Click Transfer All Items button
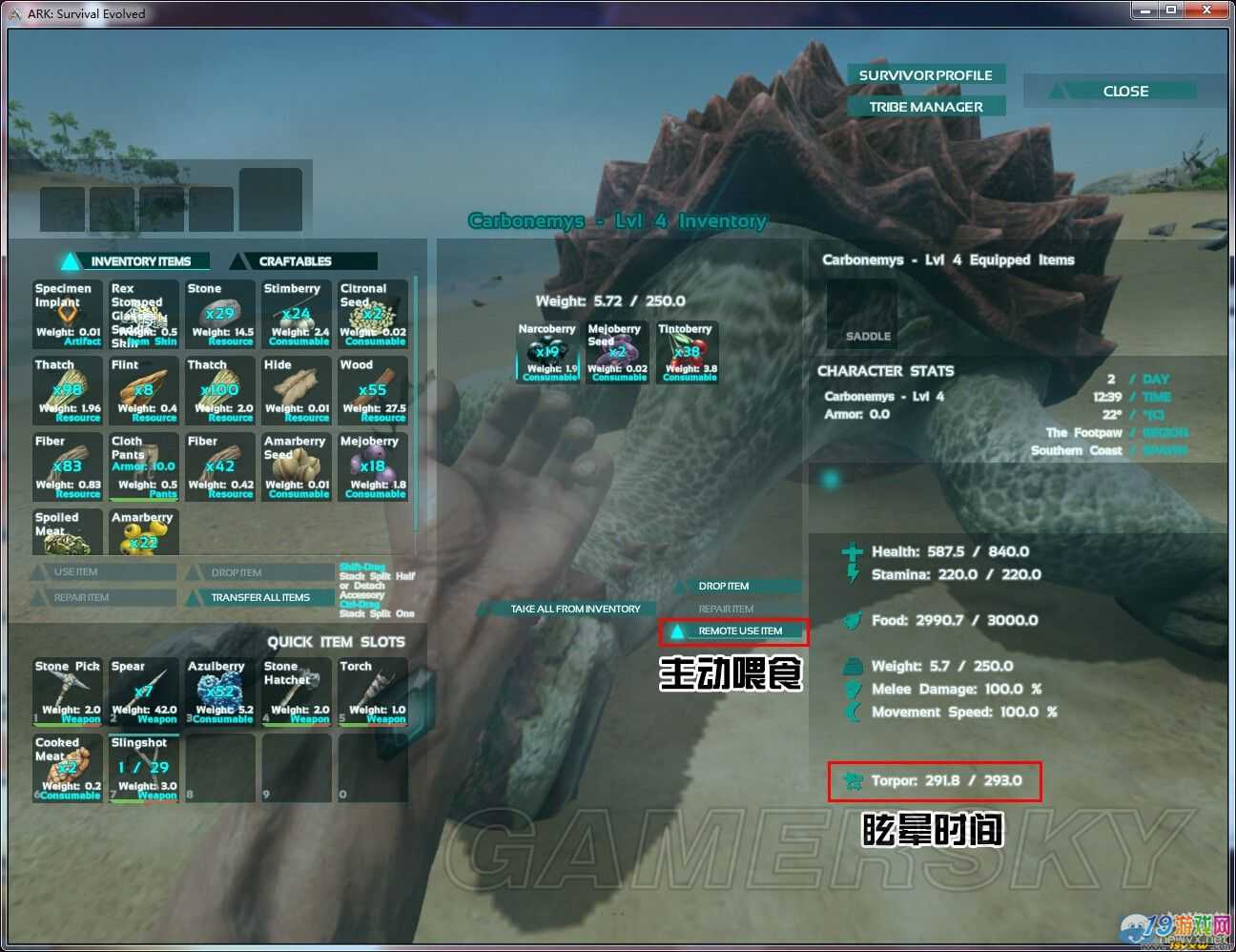Screen dimensions: 1236x952 click(x=259, y=598)
